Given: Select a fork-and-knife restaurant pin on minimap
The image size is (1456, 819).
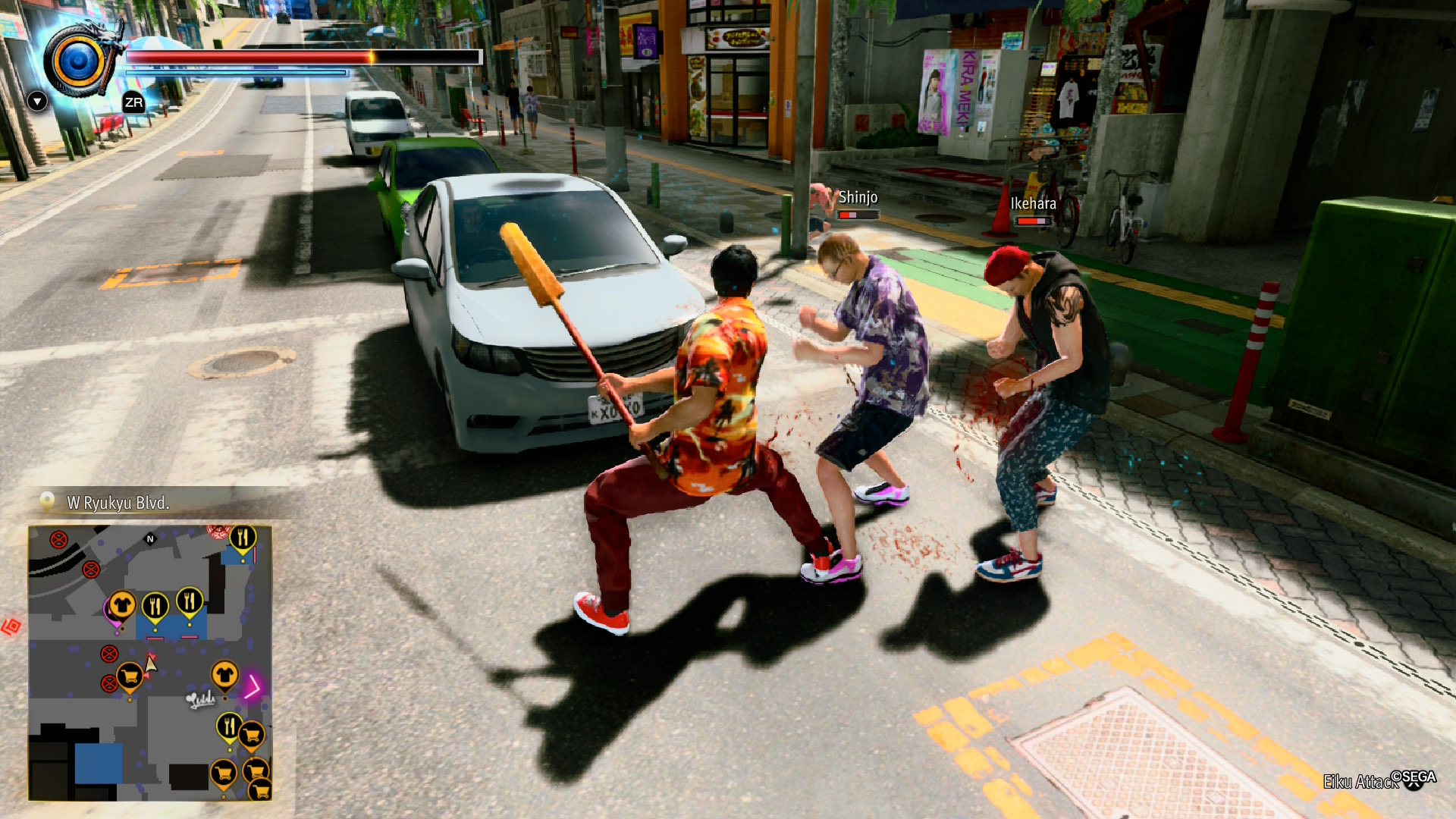Looking at the screenshot, I should pyautogui.click(x=157, y=605).
